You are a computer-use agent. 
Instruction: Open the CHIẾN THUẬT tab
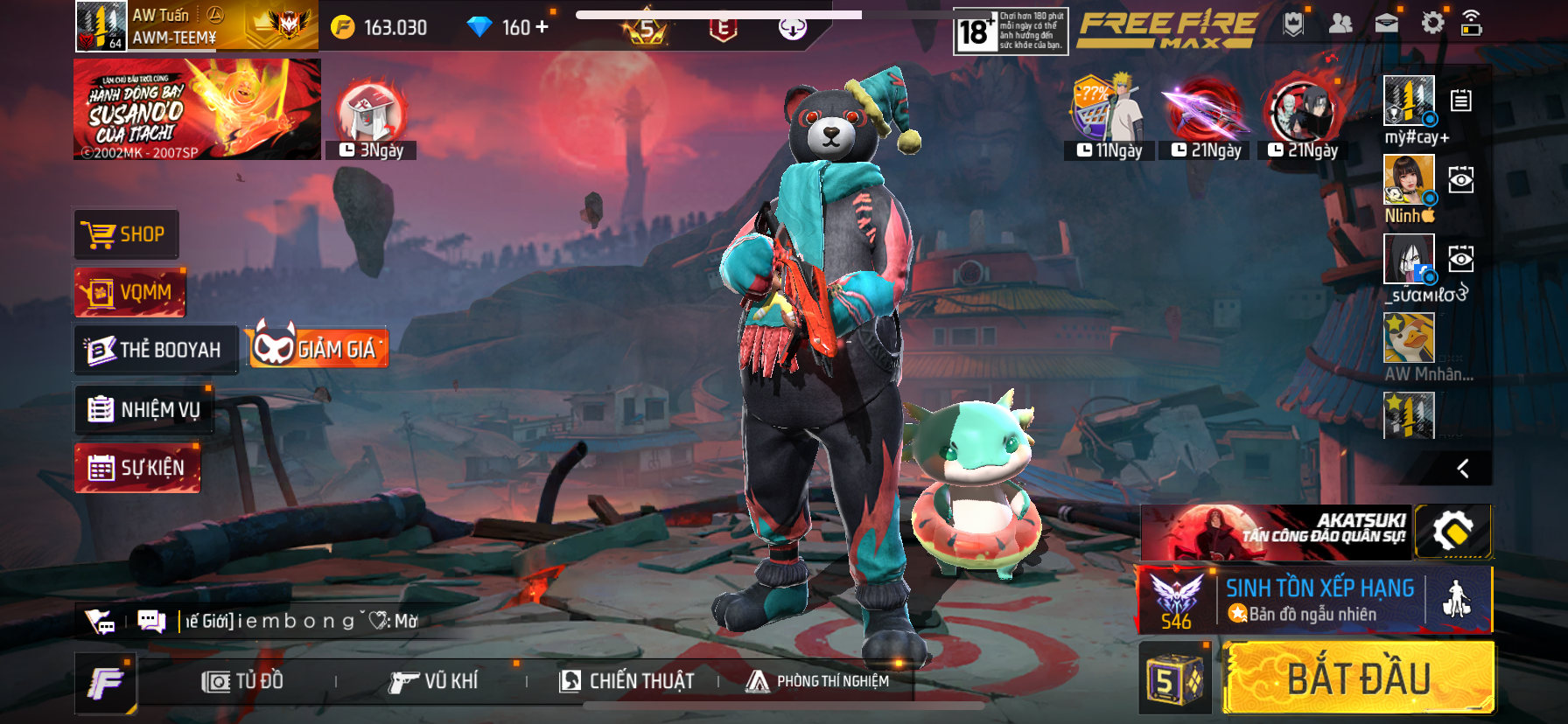pos(626,681)
